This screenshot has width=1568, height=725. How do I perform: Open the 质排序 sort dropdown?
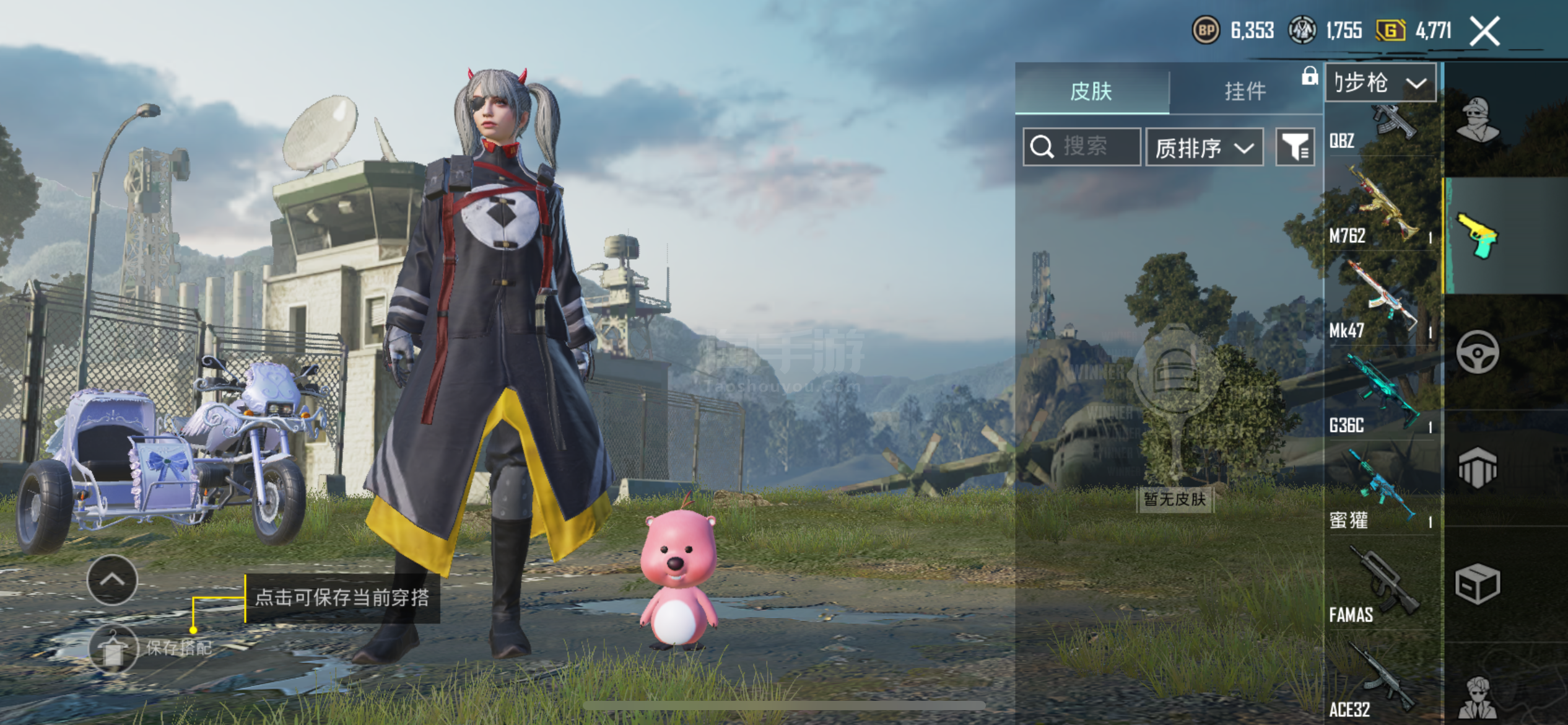pyautogui.click(x=1204, y=147)
